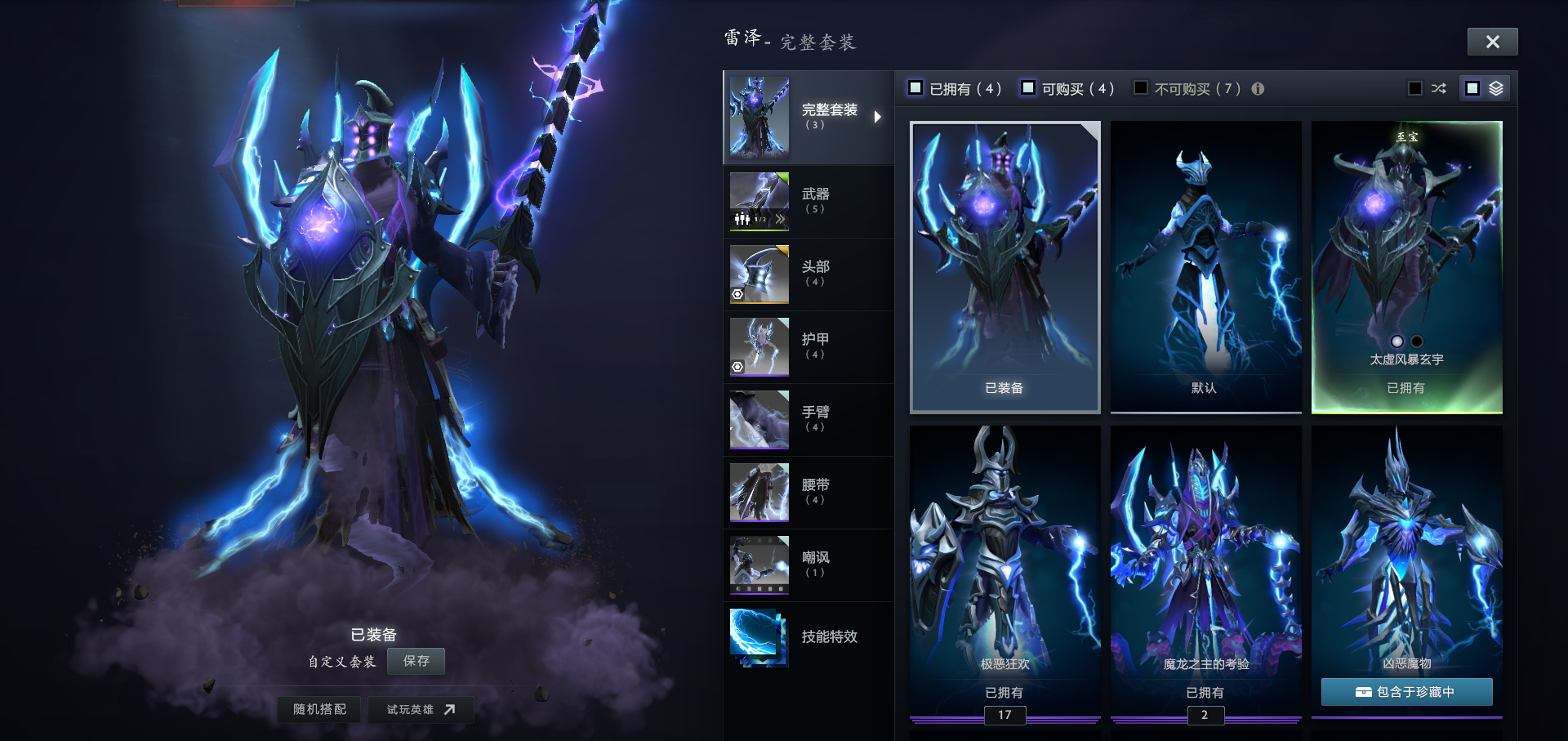Open the 武器 weapon category
Screen dimensions: 1568x741
tap(808, 201)
